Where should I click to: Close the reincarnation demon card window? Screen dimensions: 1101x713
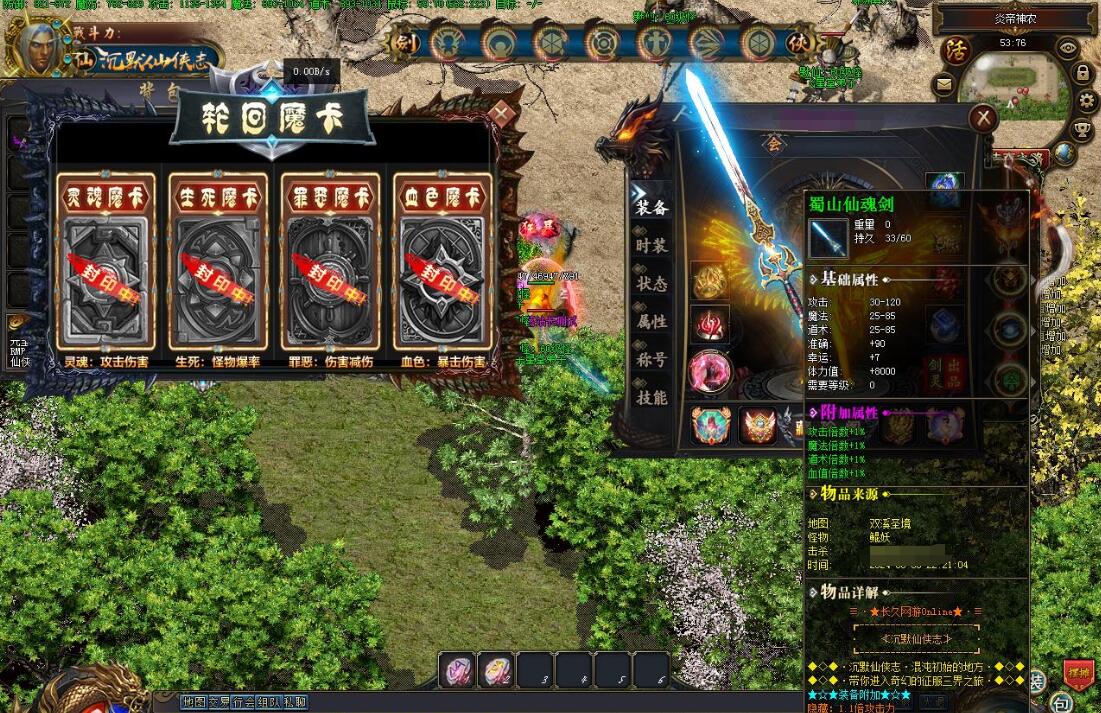coord(502,114)
